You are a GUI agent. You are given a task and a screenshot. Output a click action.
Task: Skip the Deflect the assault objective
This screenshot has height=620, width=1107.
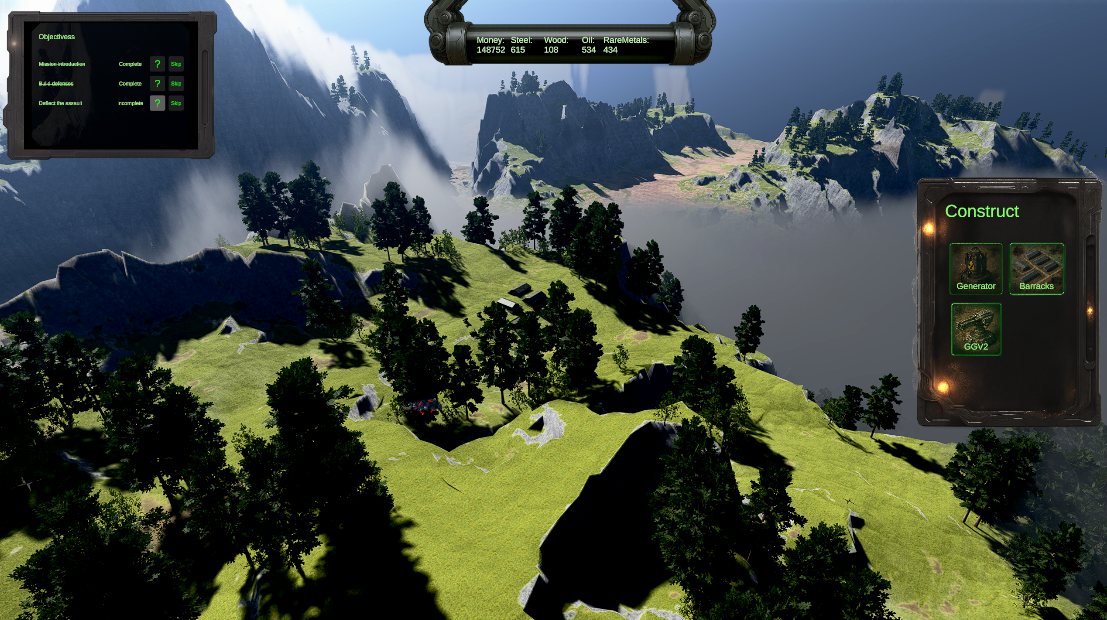point(176,103)
